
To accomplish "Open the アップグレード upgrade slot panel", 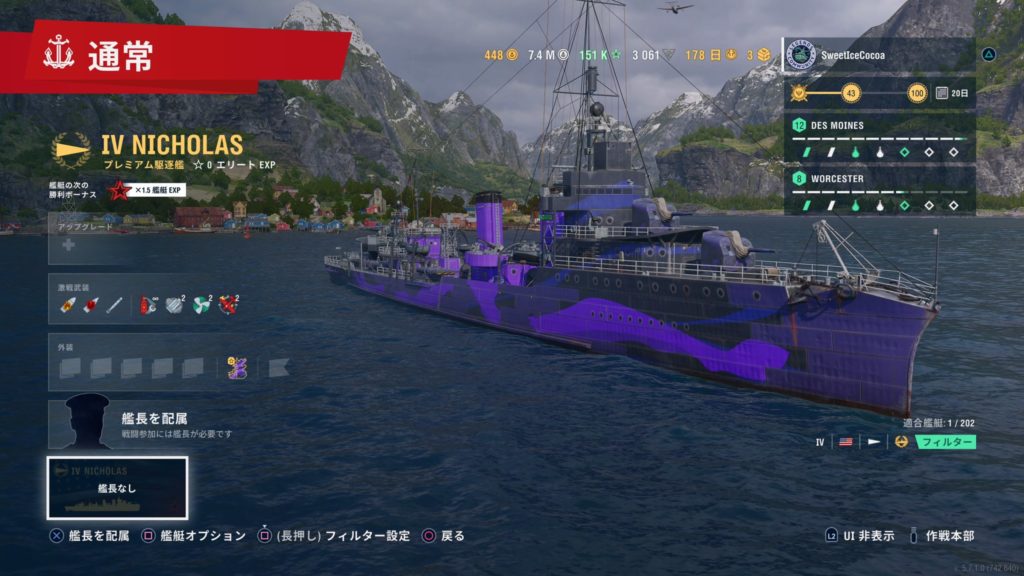I will [150, 244].
